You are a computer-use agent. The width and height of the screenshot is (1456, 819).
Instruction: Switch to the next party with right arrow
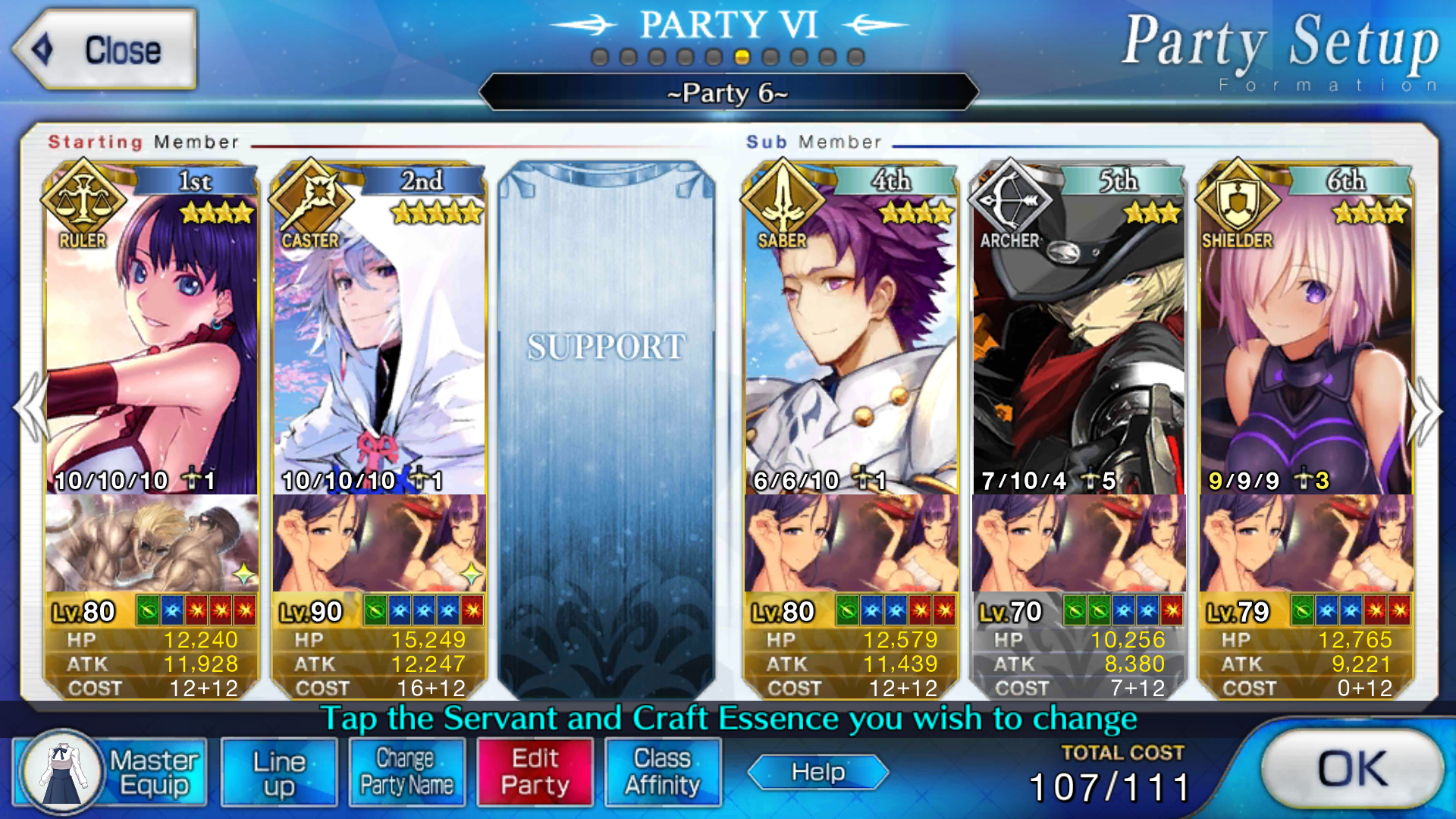tap(1426, 409)
